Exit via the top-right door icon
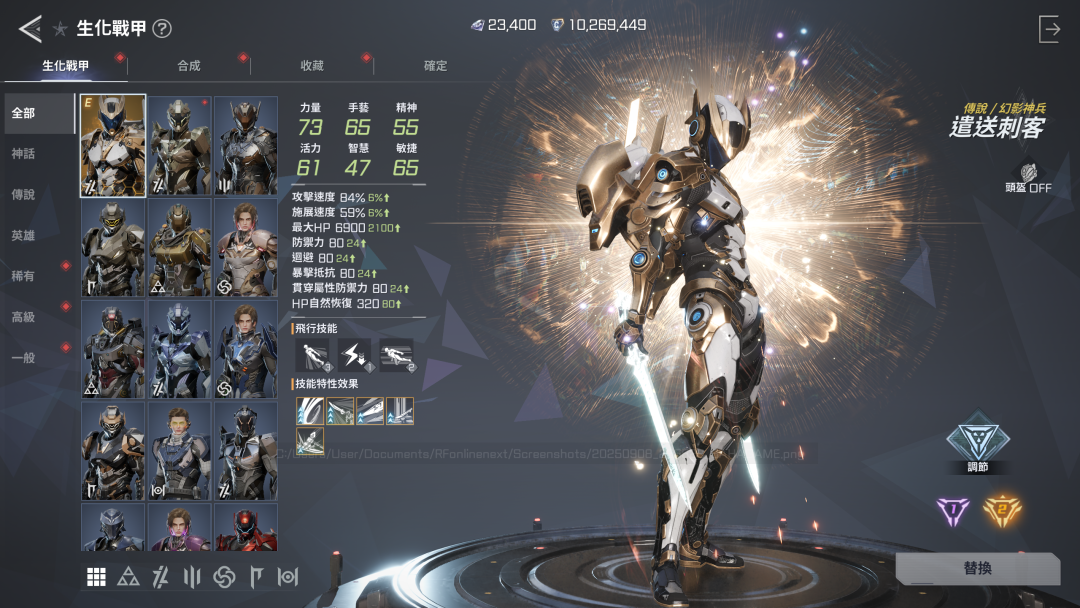The height and width of the screenshot is (608, 1080). click(x=1049, y=29)
